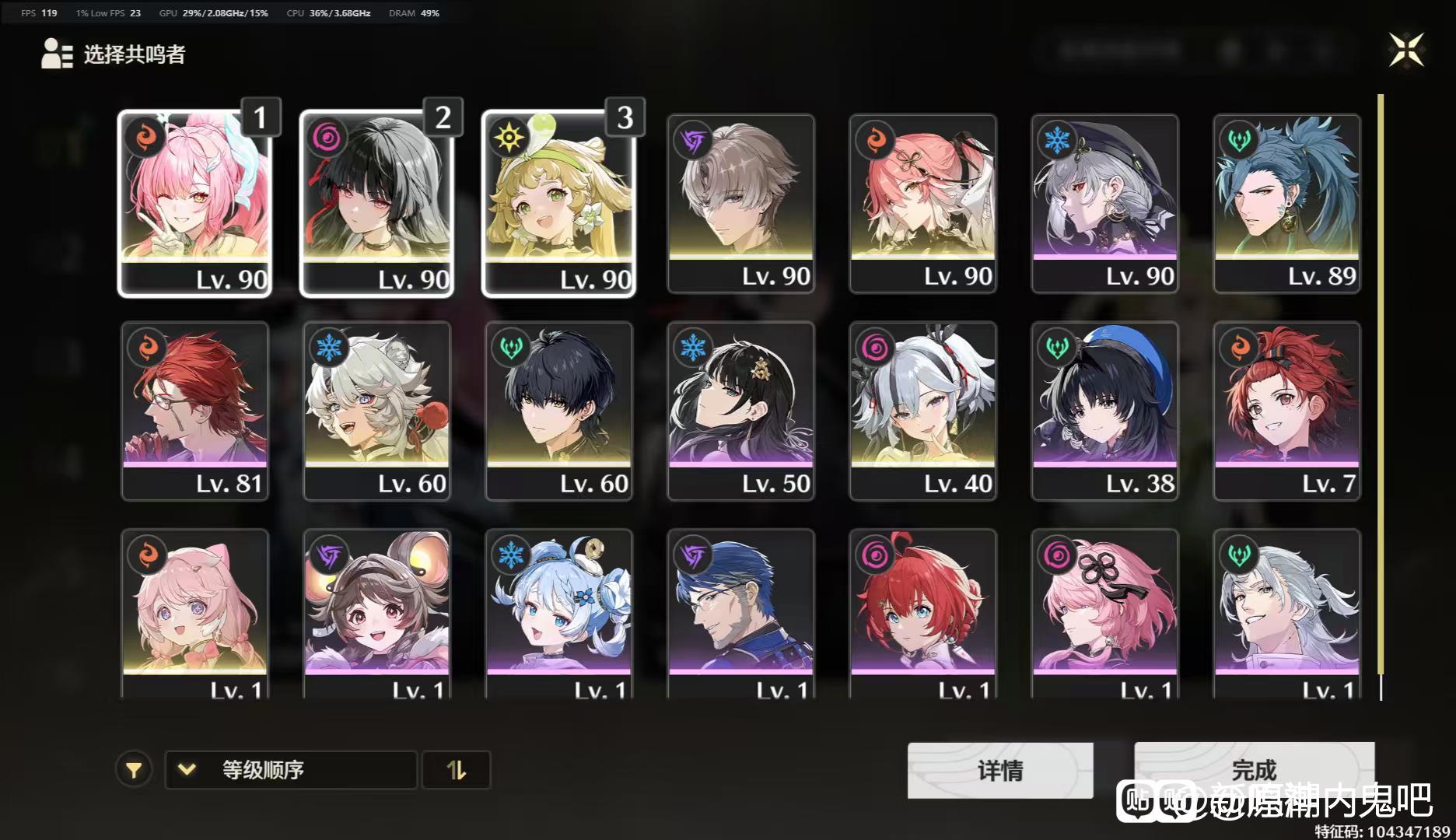This screenshot has width=1456, height=840.
Task: Pick the Lv. 90 gray-haired ice character with hat
Action: pyautogui.click(x=1105, y=202)
